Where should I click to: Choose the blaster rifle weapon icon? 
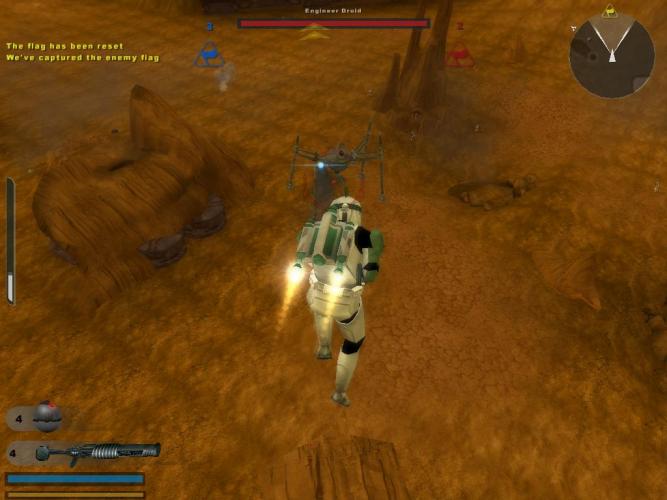(x=97, y=453)
